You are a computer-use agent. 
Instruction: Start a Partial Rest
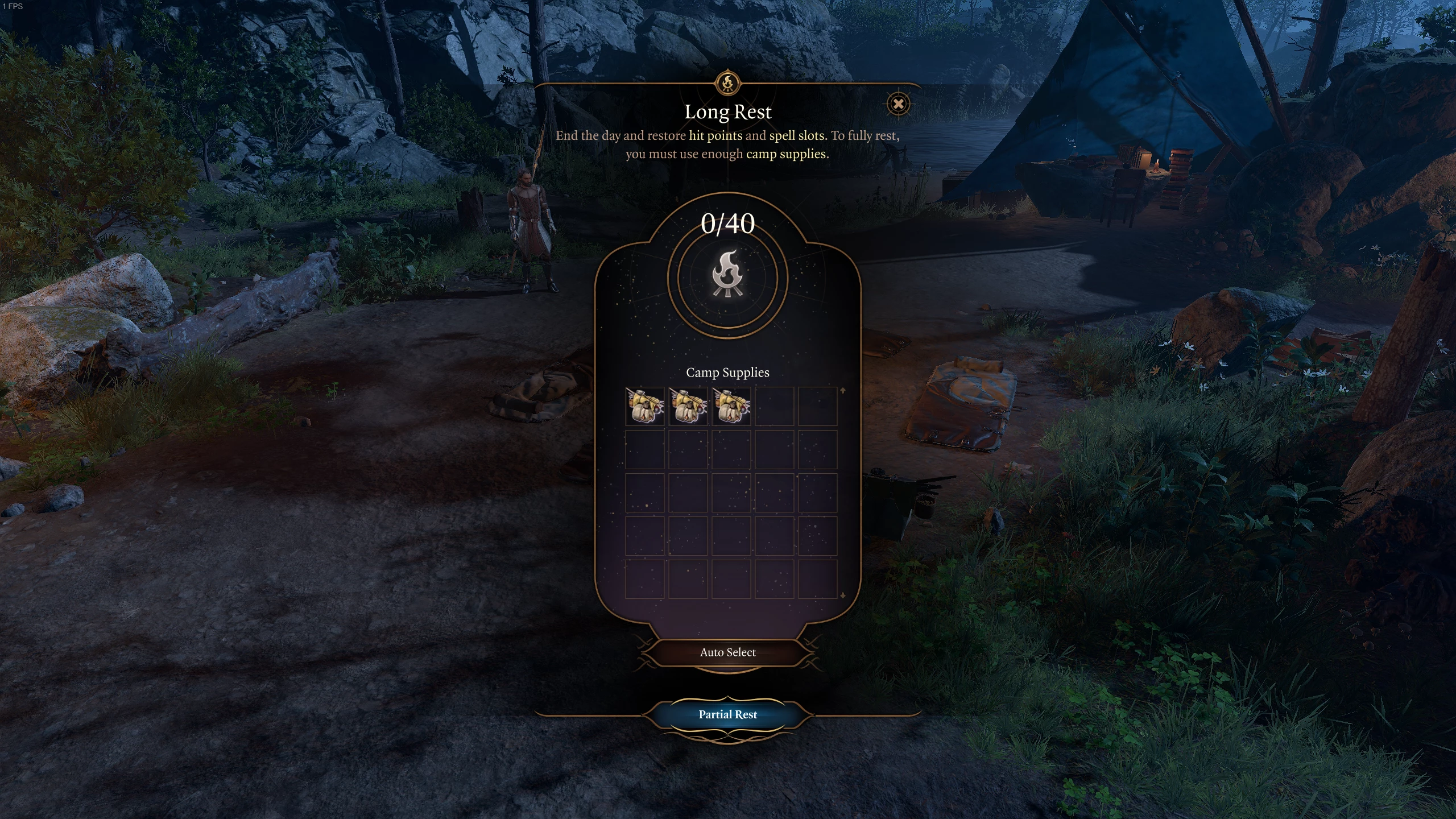click(727, 714)
